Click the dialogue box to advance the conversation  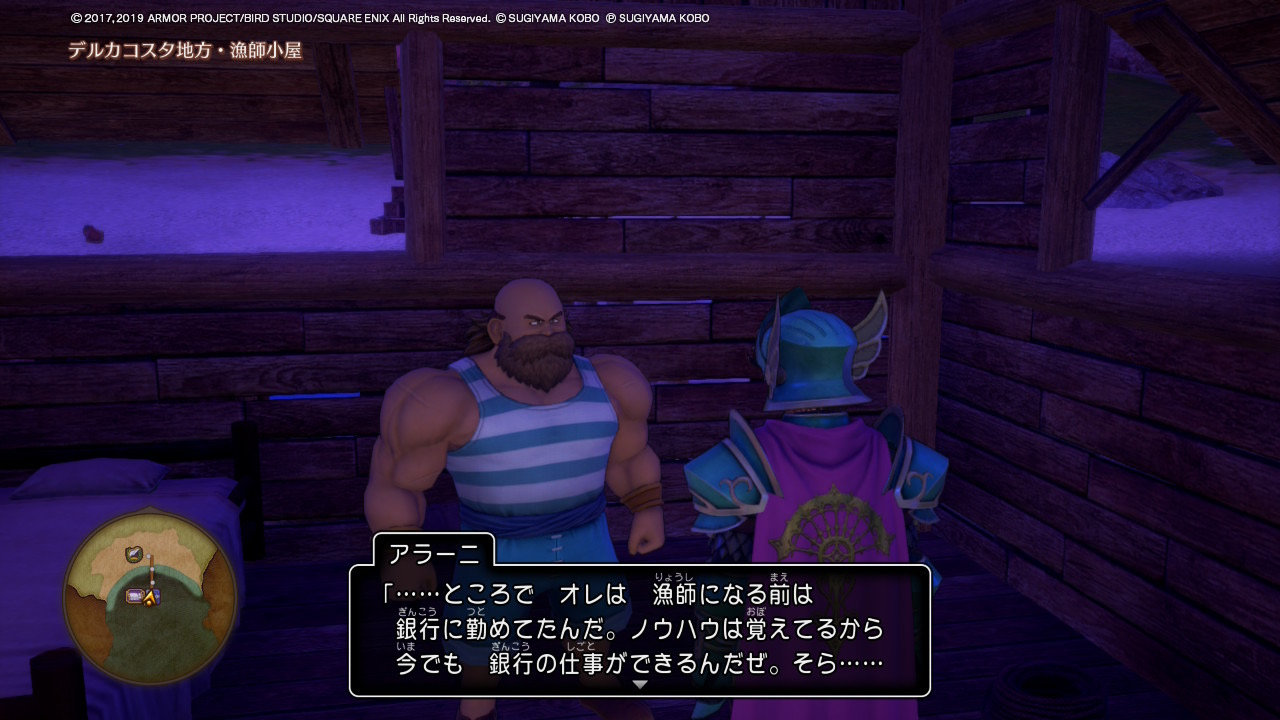point(640,625)
